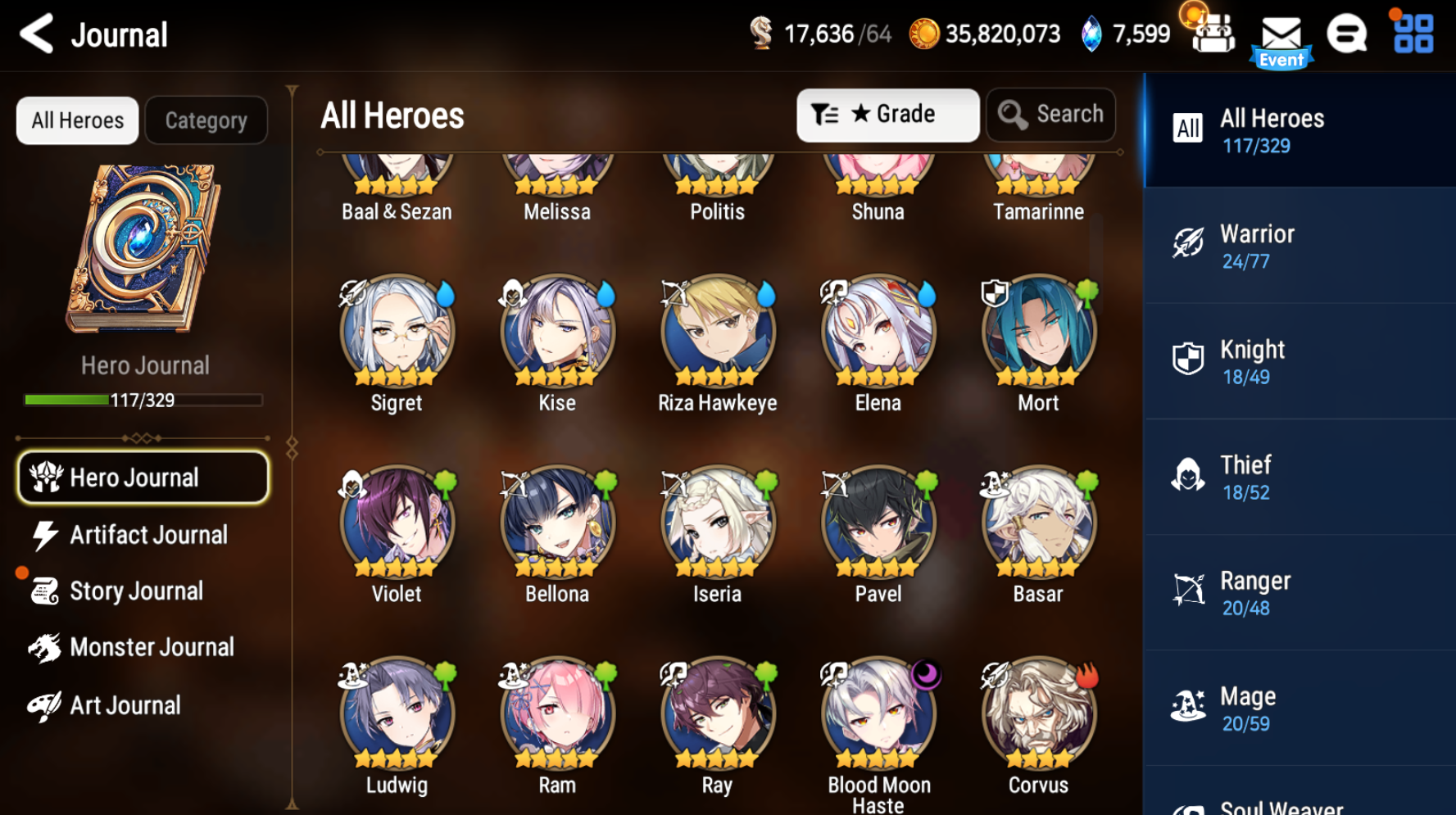Select the Knight class filter
1456x815 pixels.
point(1300,361)
